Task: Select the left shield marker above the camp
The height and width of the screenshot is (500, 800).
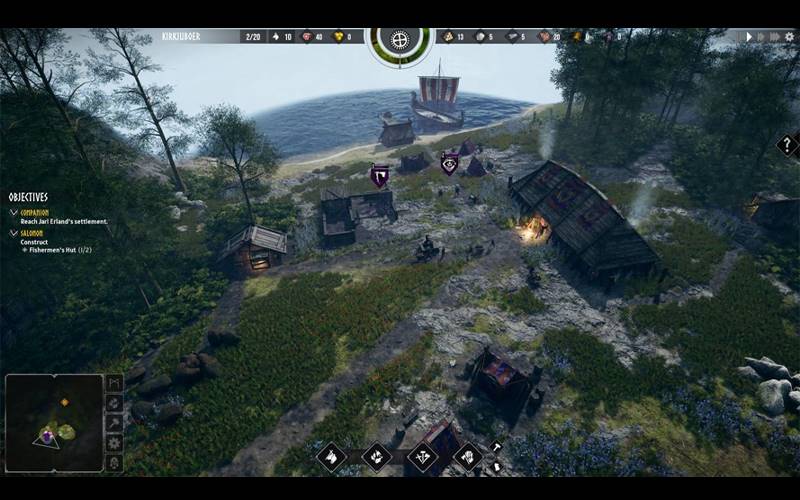Action: coord(380,176)
